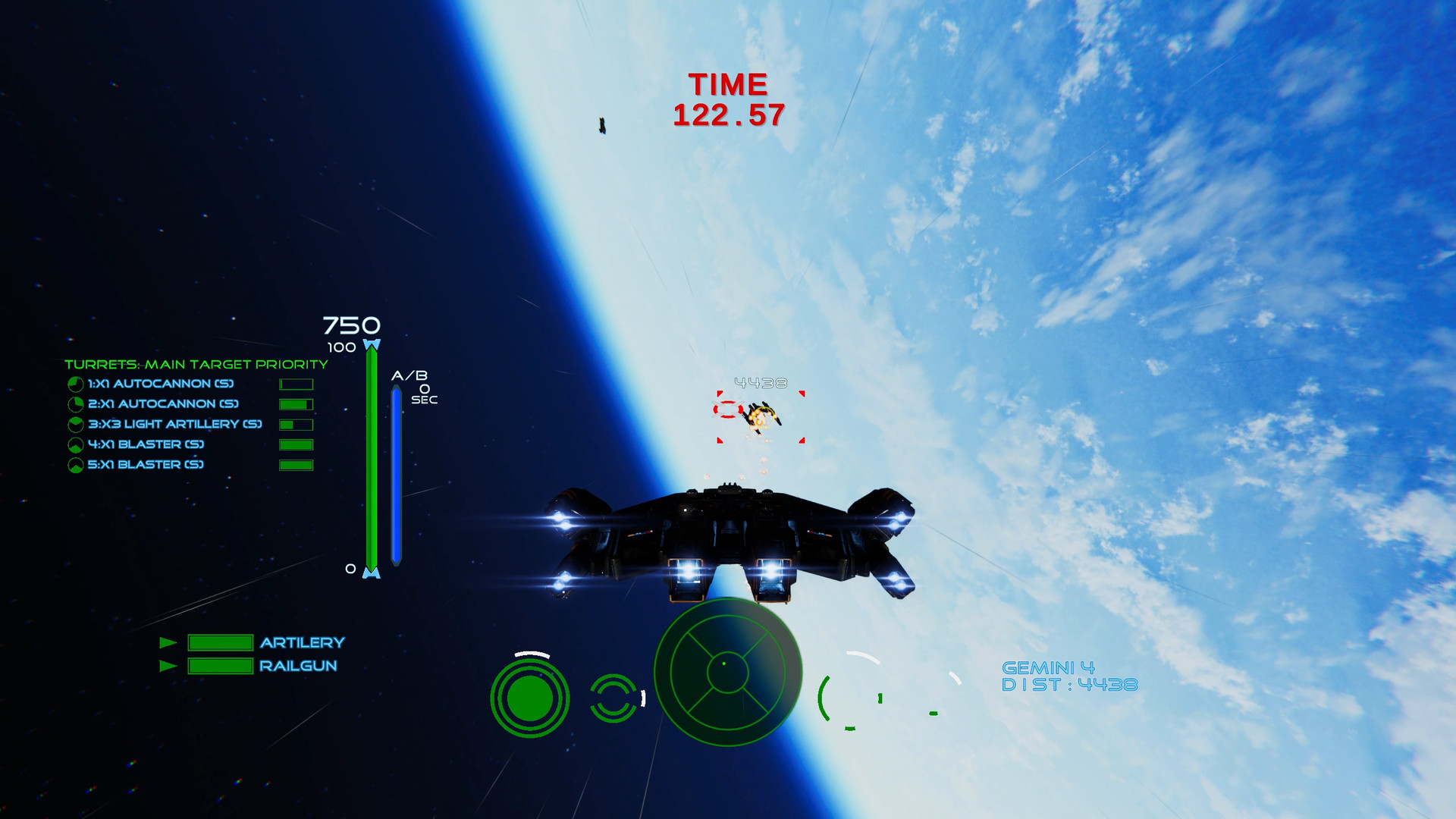
Task: Enable the turret main target priority header
Action: click(x=196, y=364)
